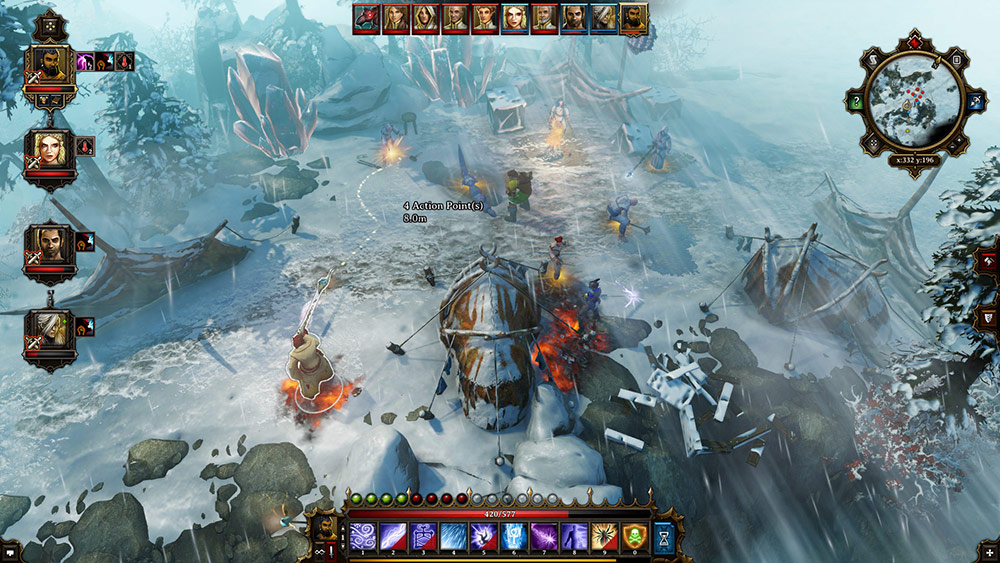Click the bald man portrait in turn order

456,18
